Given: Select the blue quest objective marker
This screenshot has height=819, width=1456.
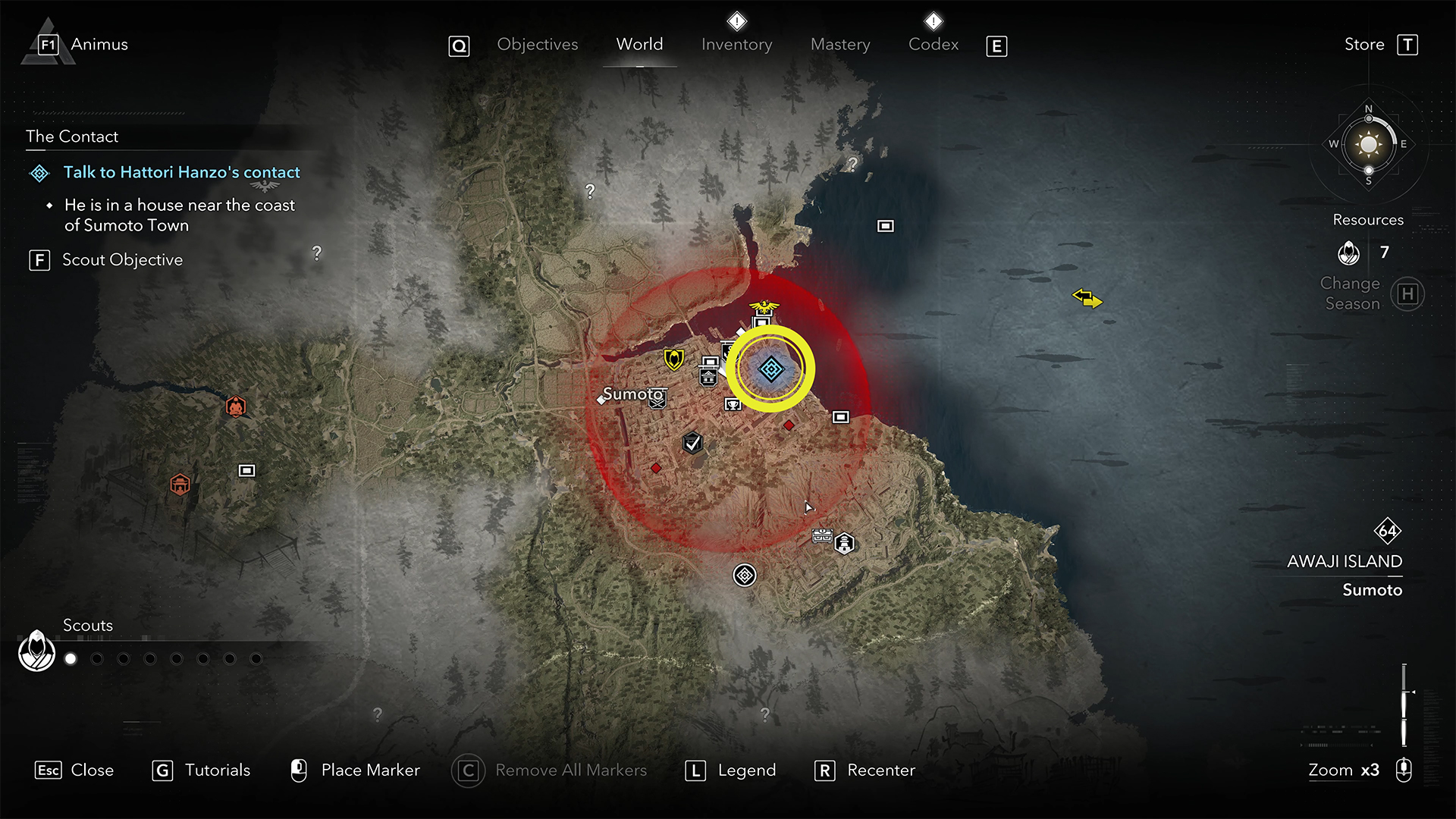Looking at the screenshot, I should click(x=771, y=369).
